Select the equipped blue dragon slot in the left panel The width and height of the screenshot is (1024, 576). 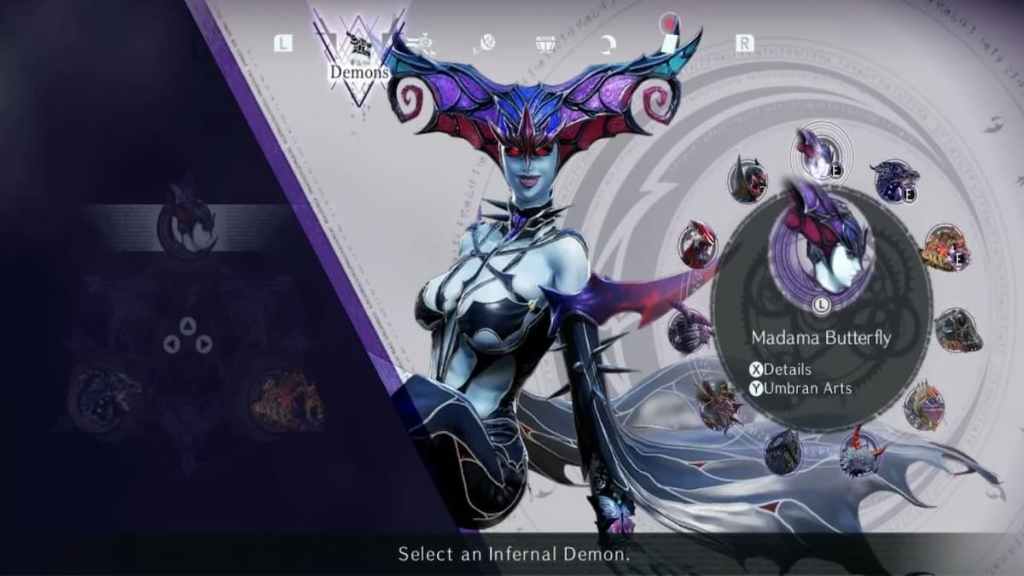point(103,398)
